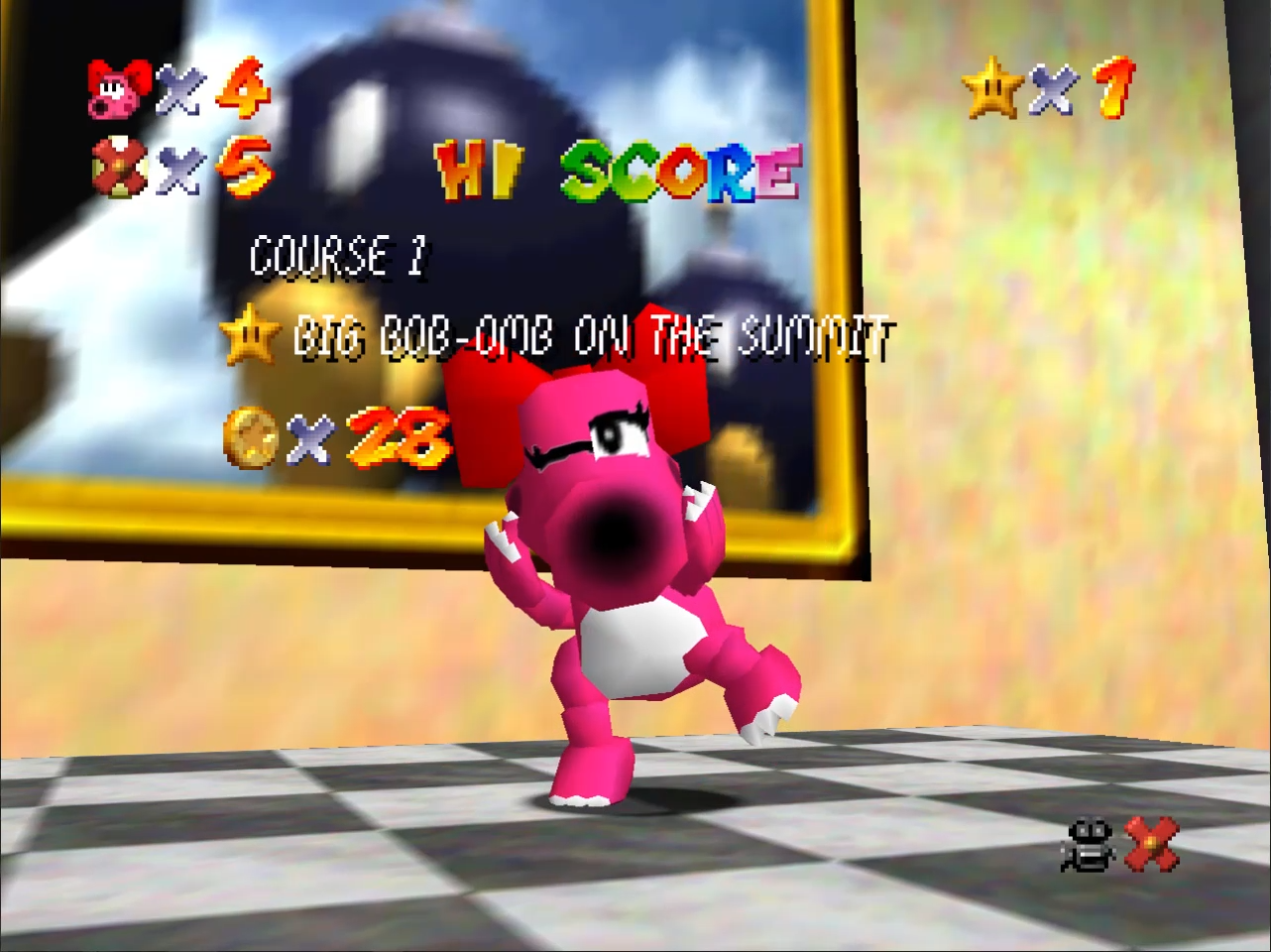Click the red X-cap icon below Birdo's head
Screen dimensions: 1271x952
(119, 169)
